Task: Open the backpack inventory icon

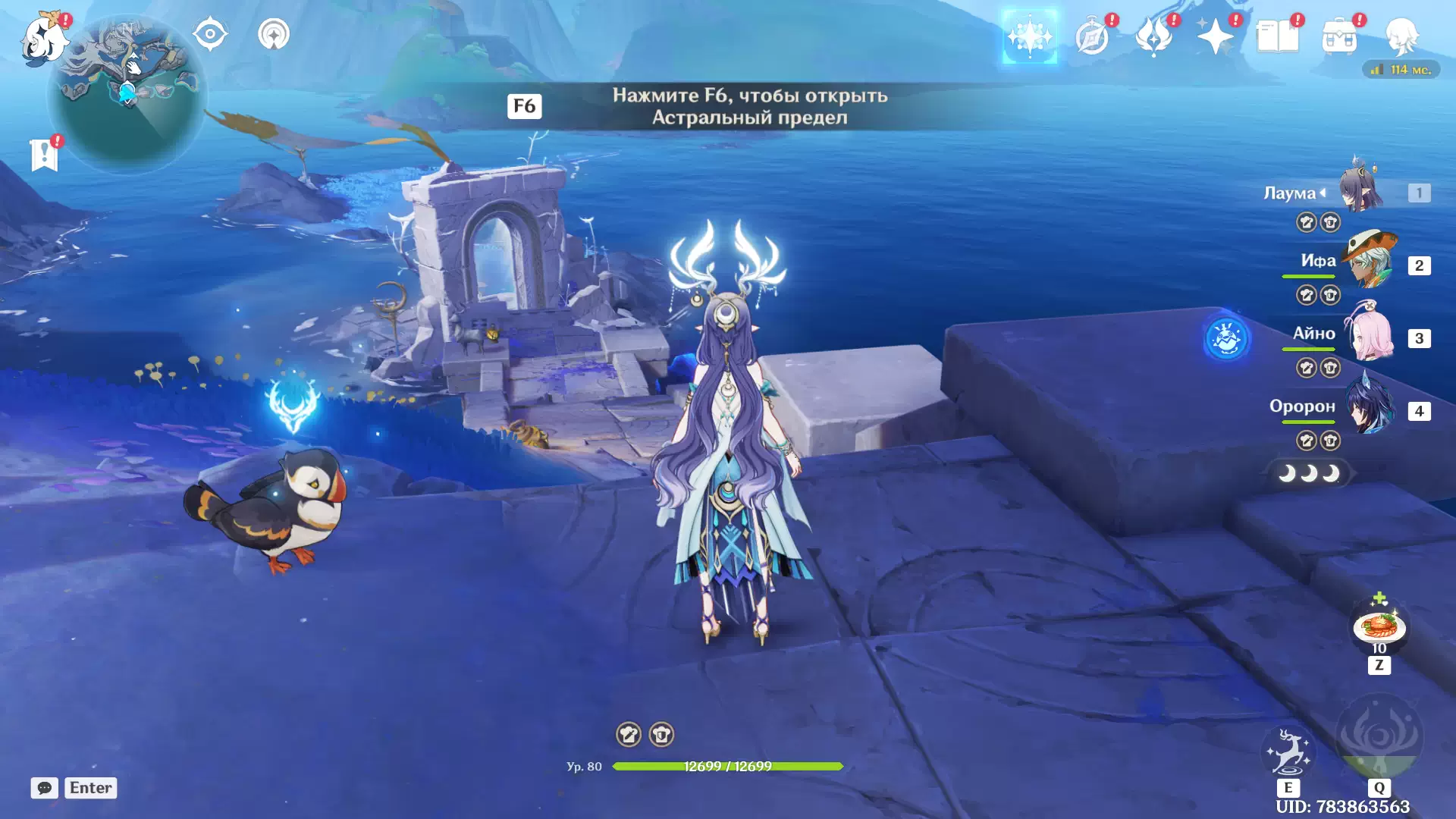Action: pyautogui.click(x=1339, y=36)
